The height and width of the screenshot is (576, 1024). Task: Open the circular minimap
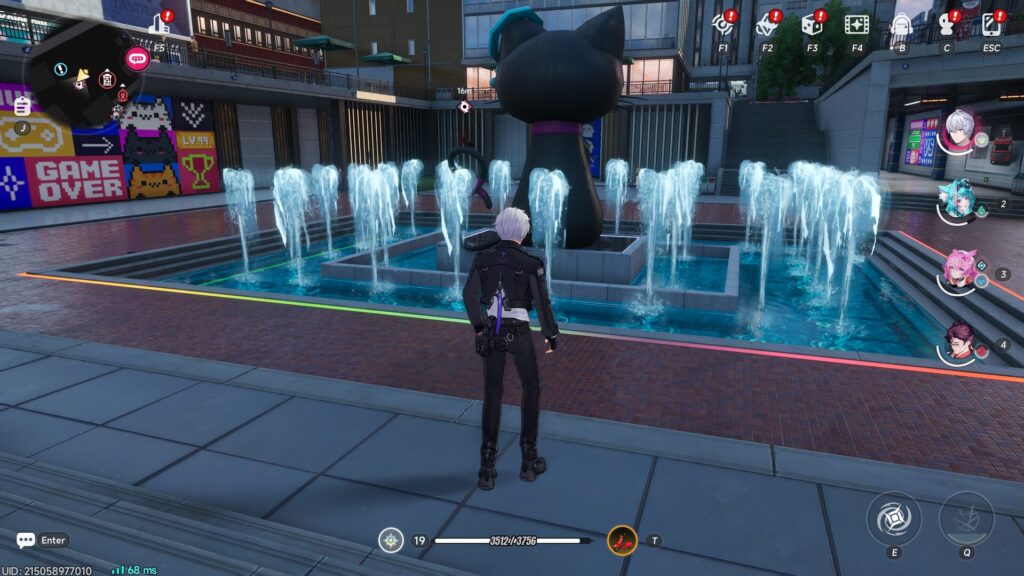(x=82, y=75)
